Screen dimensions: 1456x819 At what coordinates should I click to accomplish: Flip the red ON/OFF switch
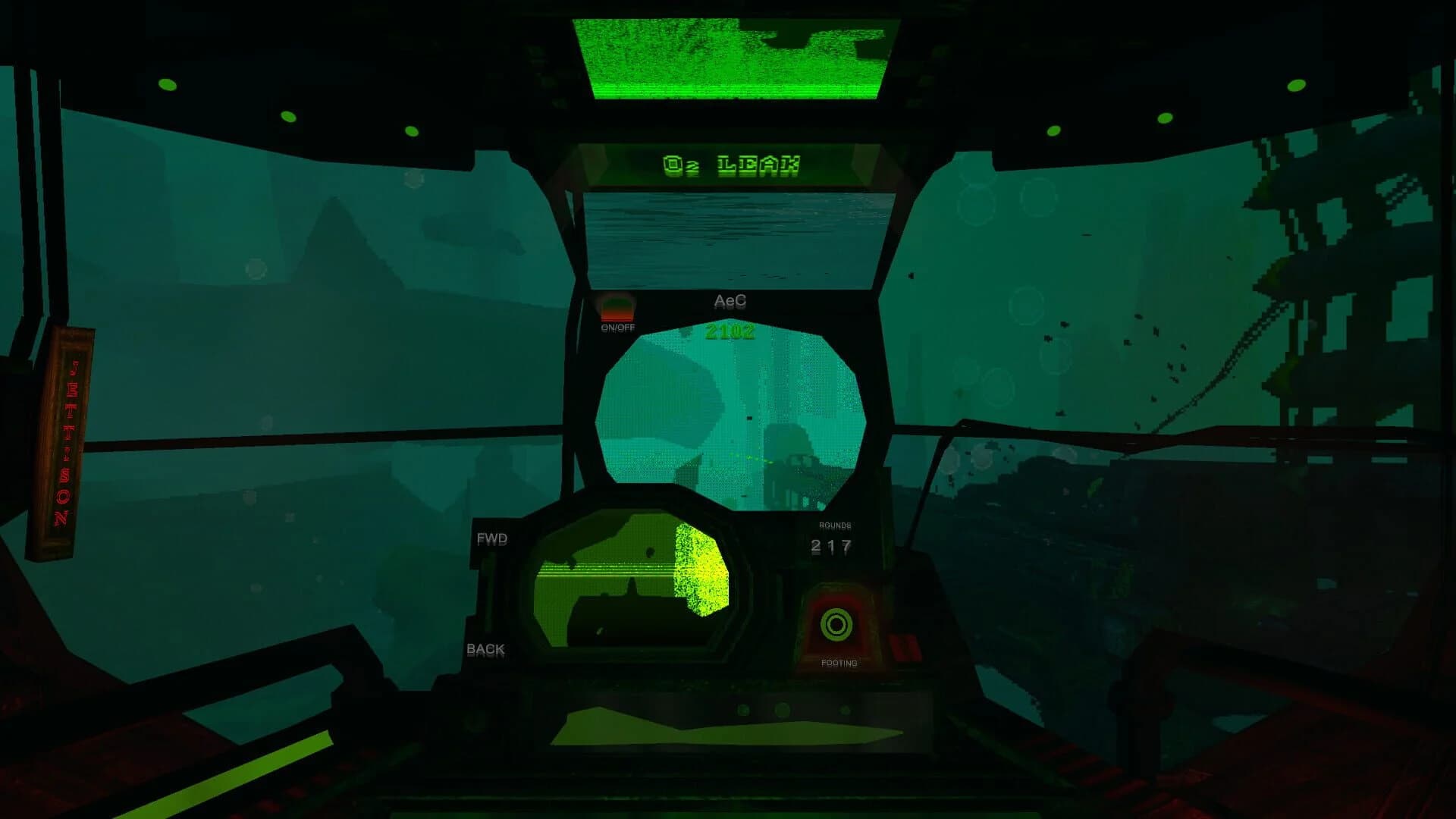[x=616, y=309]
